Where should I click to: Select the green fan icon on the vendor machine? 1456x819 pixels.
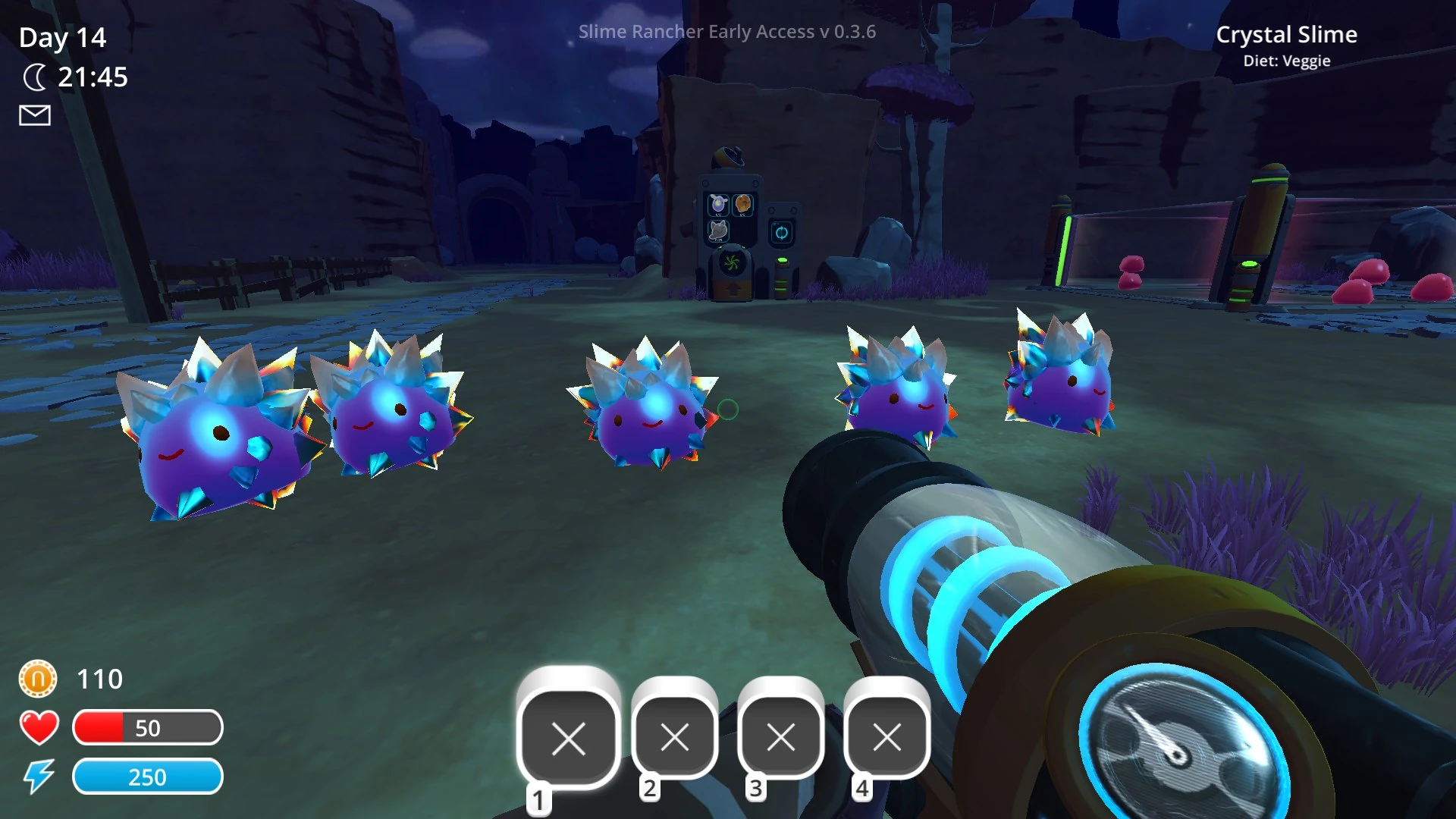(732, 262)
